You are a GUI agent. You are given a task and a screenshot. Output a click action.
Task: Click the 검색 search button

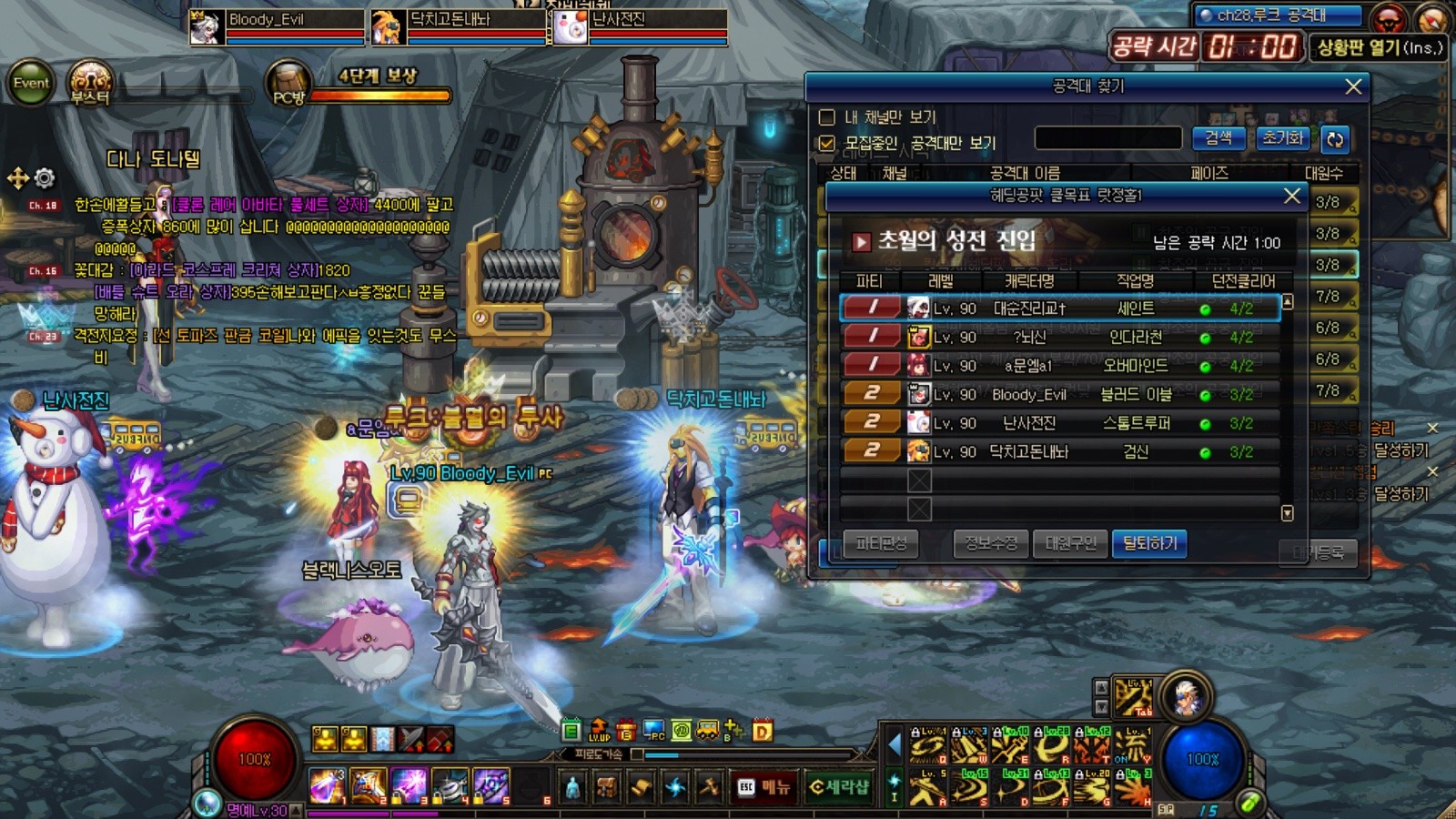coord(1218,138)
